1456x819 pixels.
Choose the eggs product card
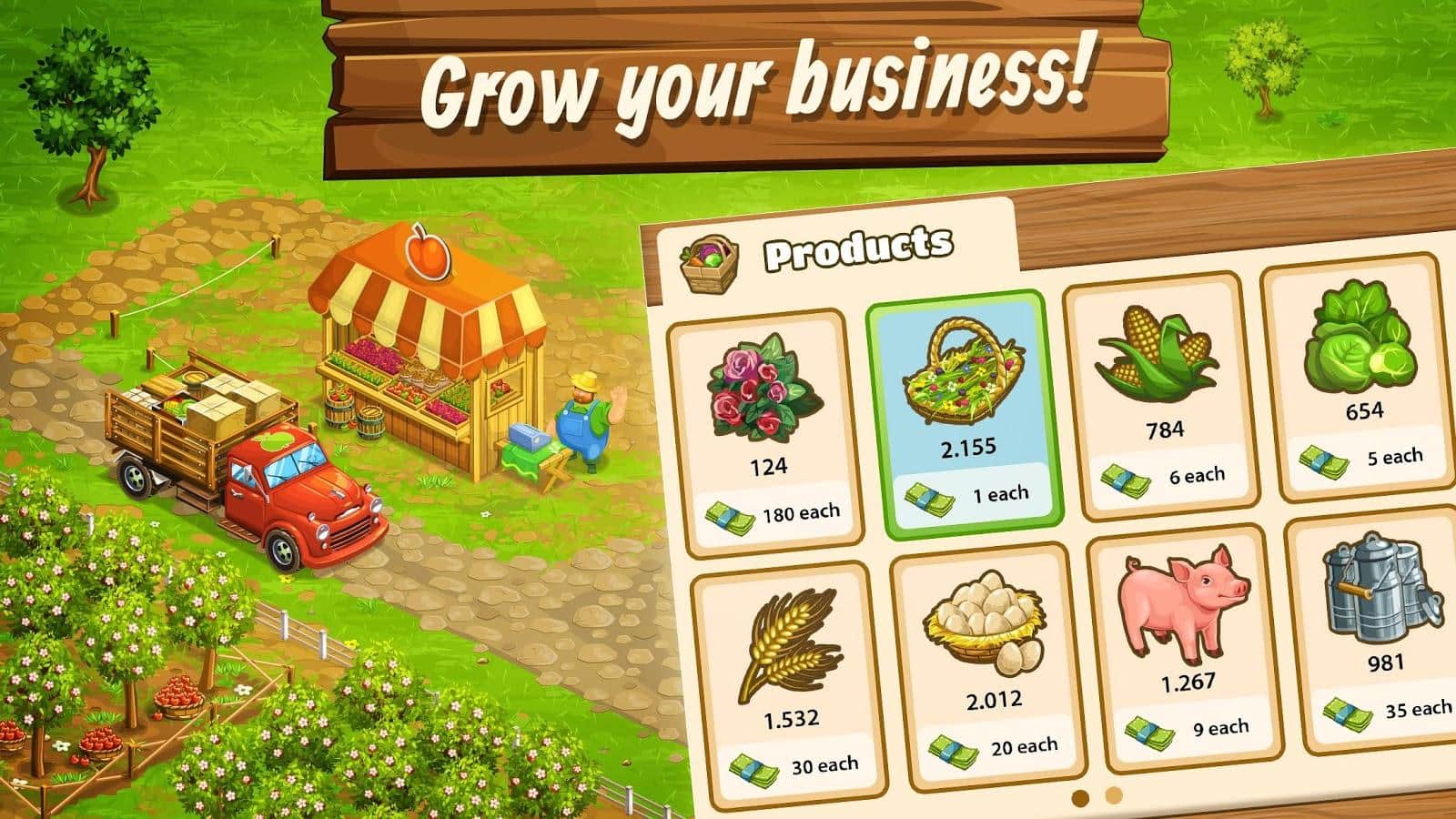987,664
